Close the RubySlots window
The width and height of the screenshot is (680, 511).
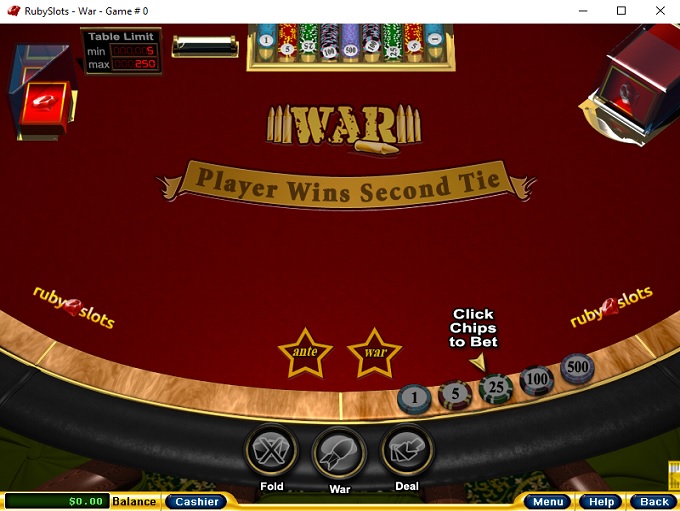[657, 11]
